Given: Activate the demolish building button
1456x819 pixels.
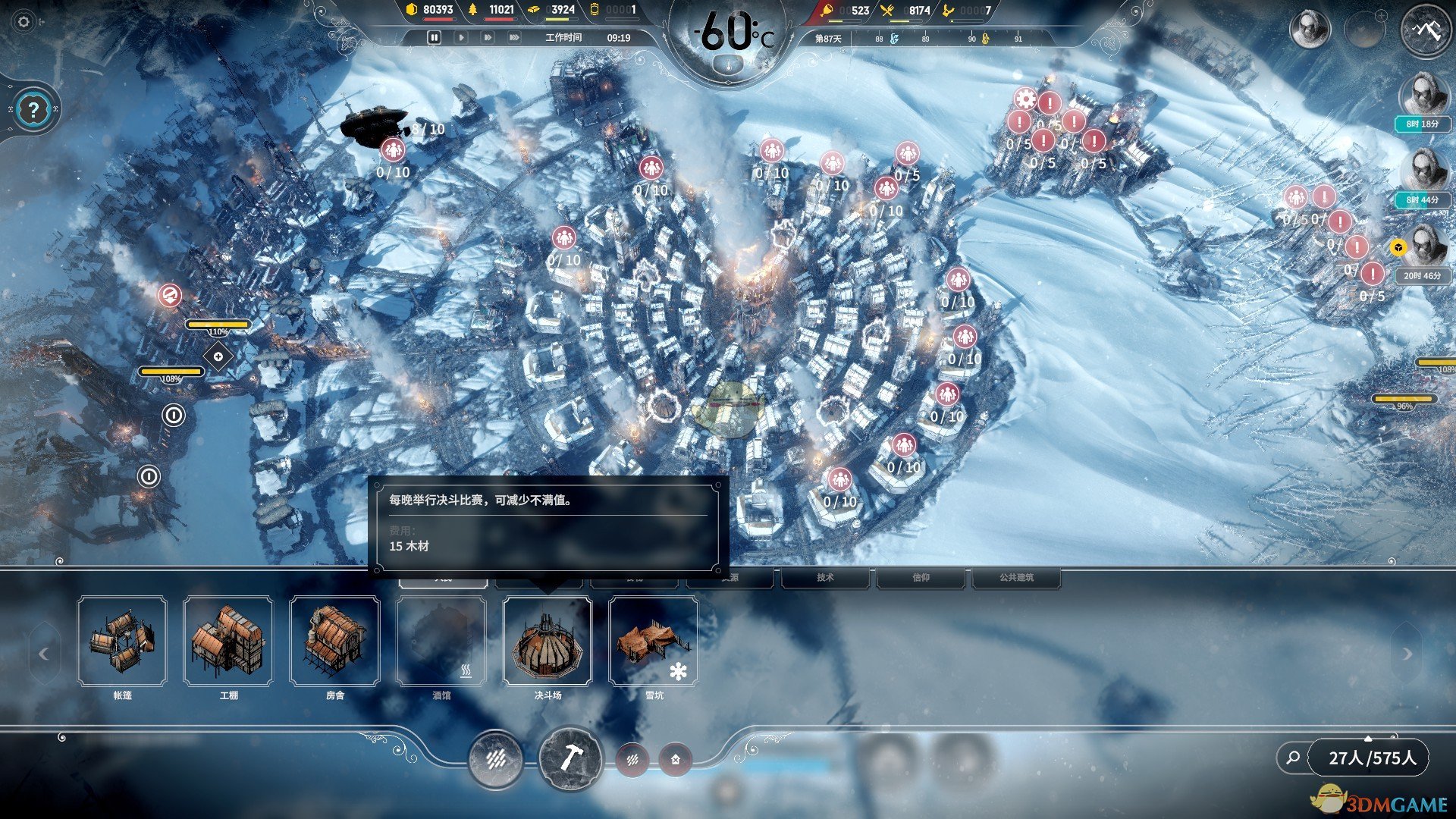Looking at the screenshot, I should (x=675, y=758).
